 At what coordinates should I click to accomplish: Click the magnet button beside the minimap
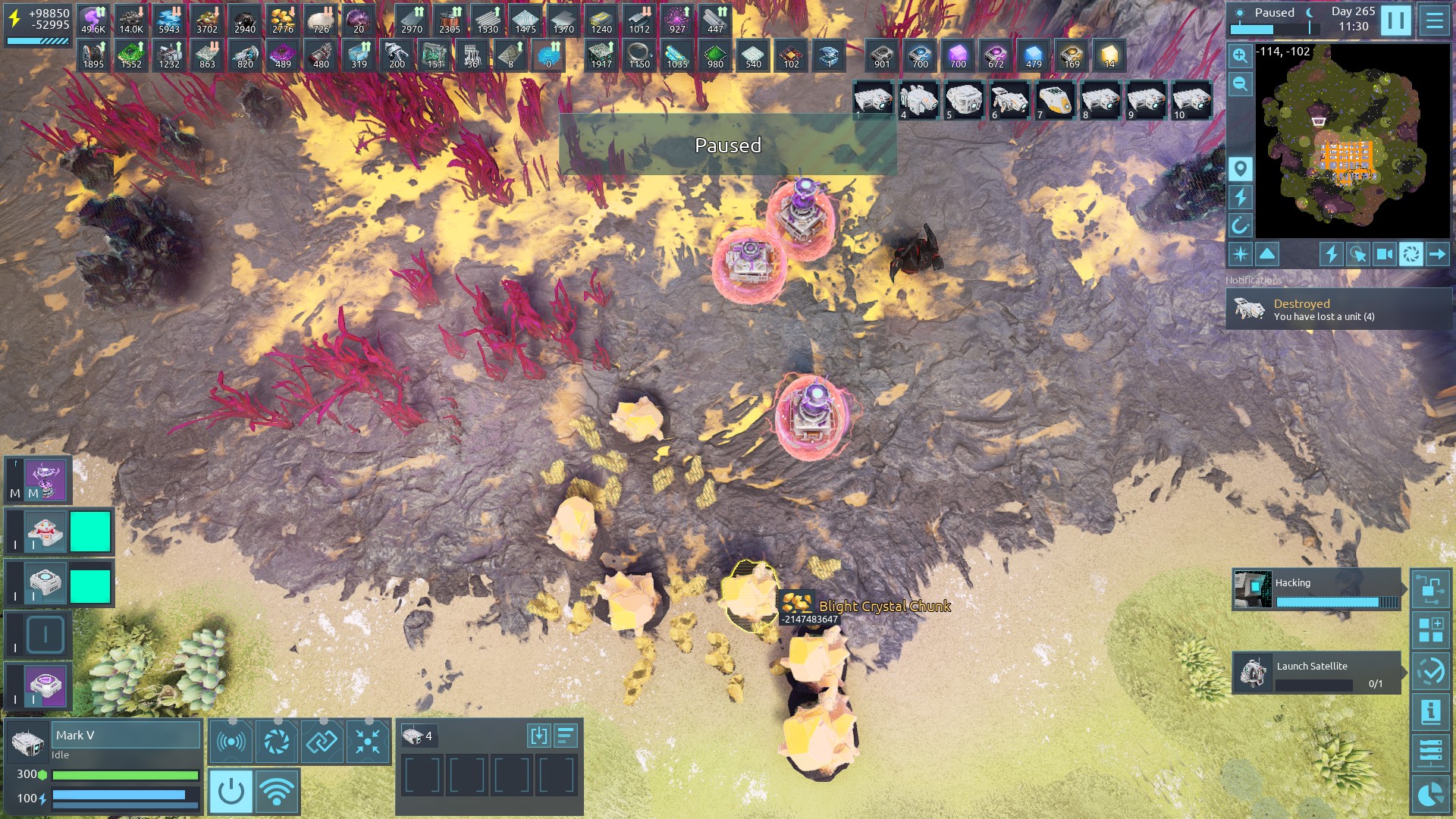point(1240,225)
